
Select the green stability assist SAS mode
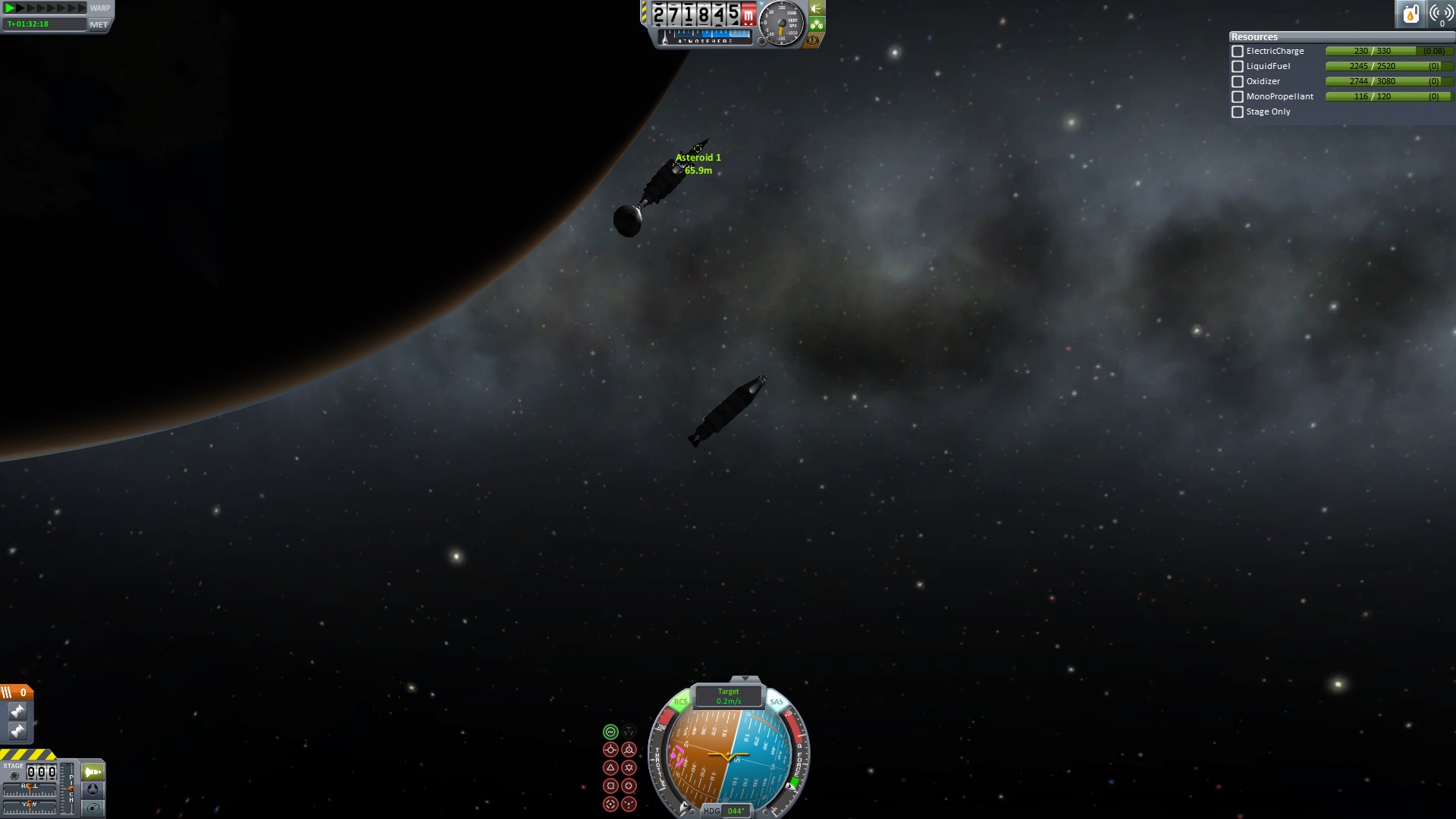610,732
